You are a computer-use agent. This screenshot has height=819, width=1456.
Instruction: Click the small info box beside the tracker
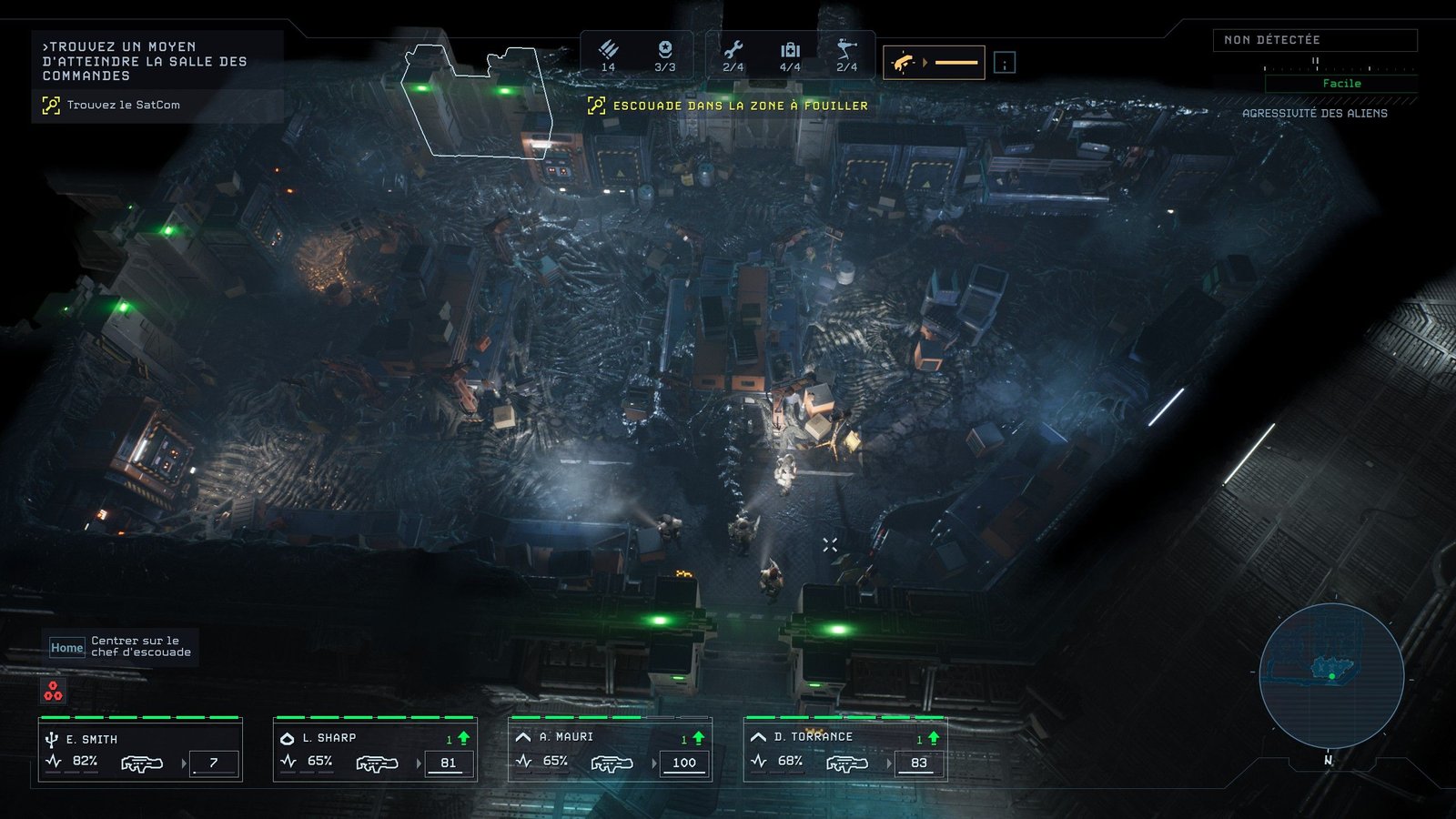click(x=1005, y=63)
